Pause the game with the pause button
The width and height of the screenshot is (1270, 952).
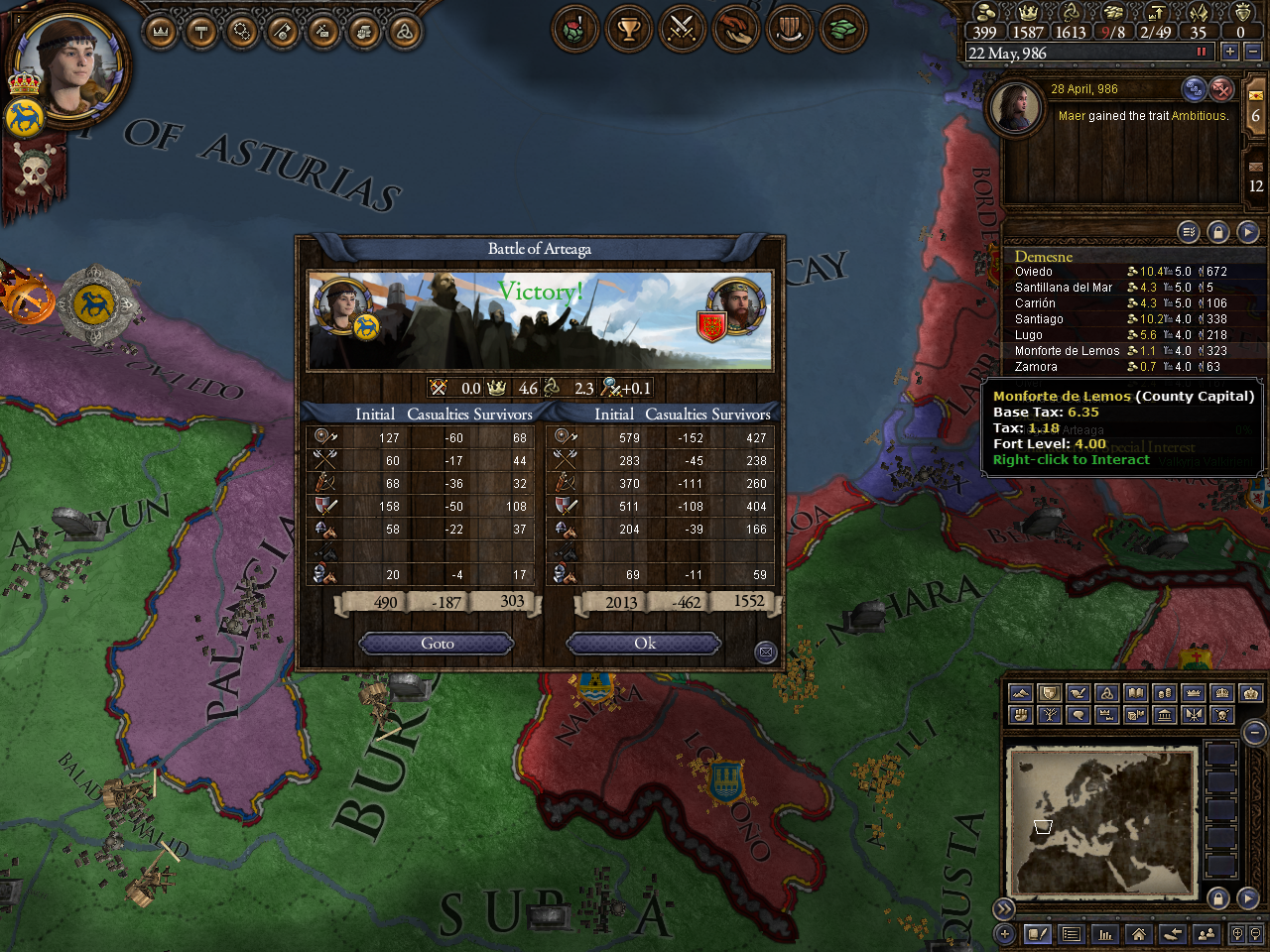pos(1204,51)
